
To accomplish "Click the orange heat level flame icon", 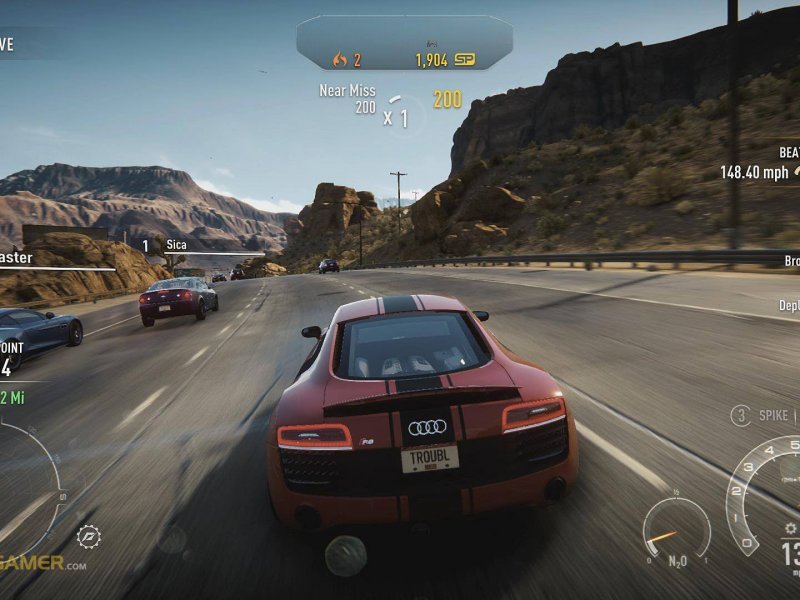I will tap(339, 60).
